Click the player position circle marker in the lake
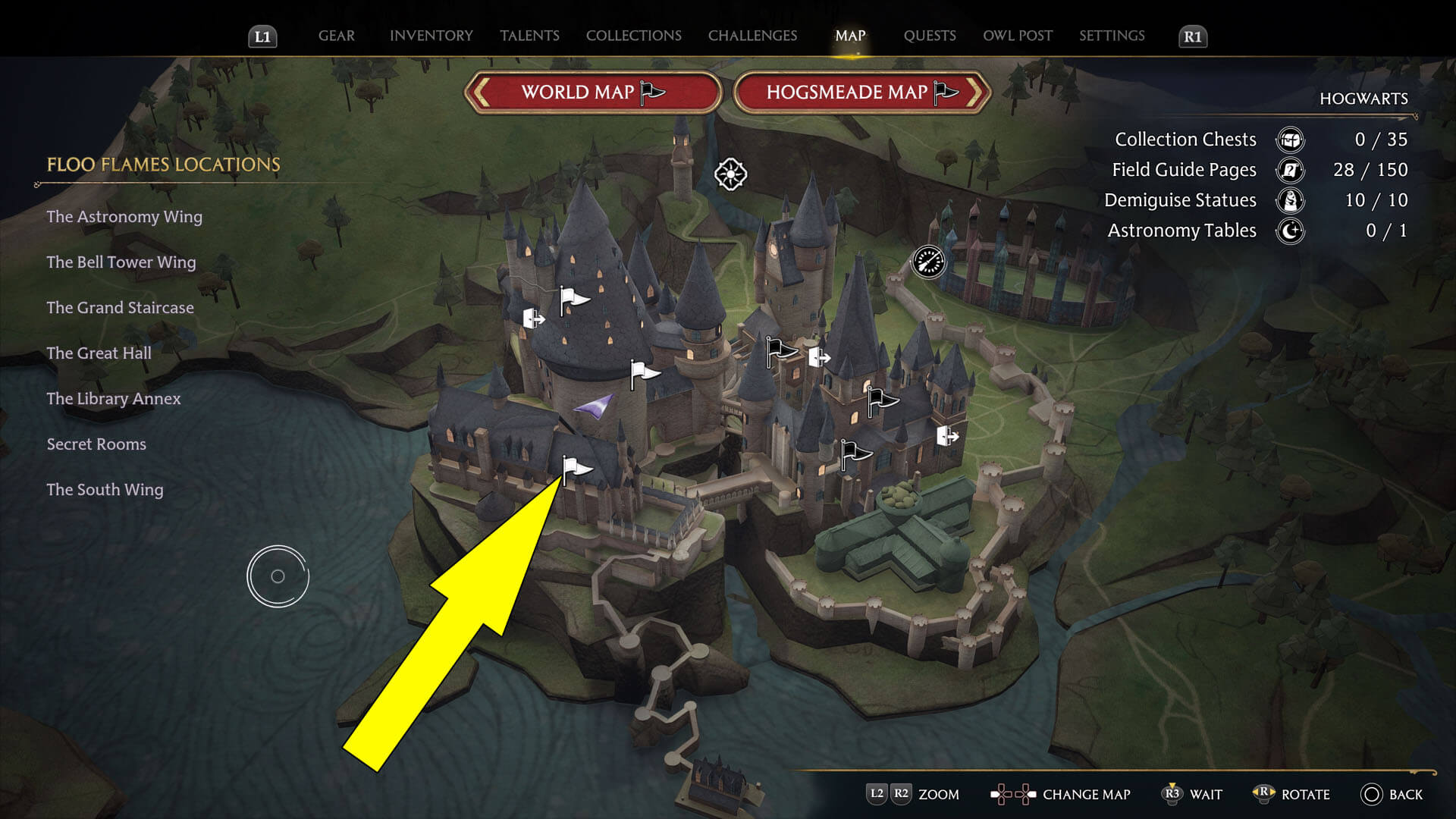This screenshot has width=1456, height=819. [x=278, y=576]
